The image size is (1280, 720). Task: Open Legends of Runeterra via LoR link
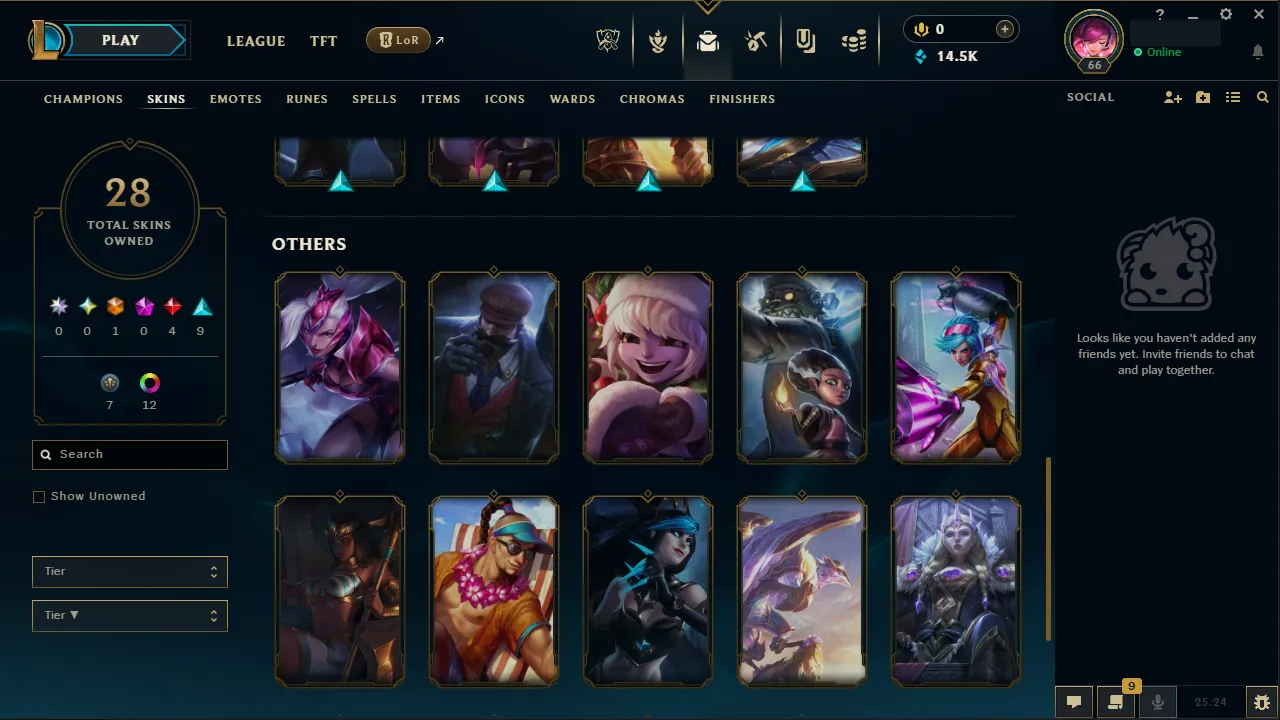point(398,40)
